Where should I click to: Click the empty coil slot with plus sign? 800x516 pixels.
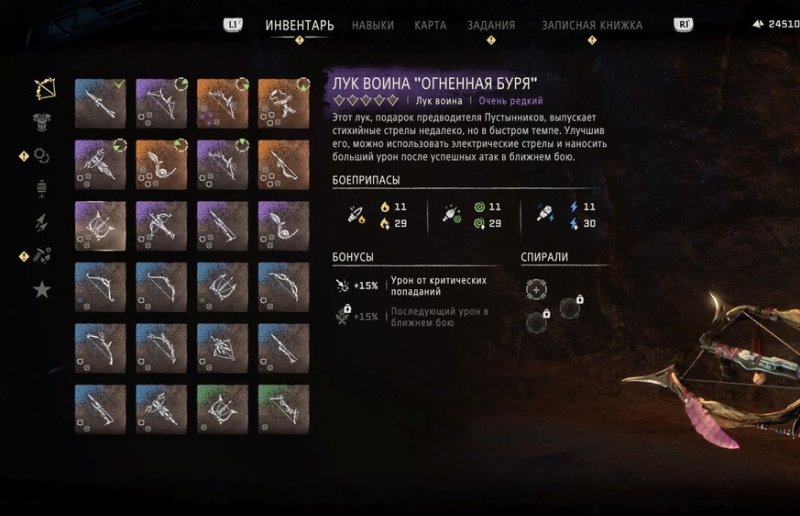(537, 290)
